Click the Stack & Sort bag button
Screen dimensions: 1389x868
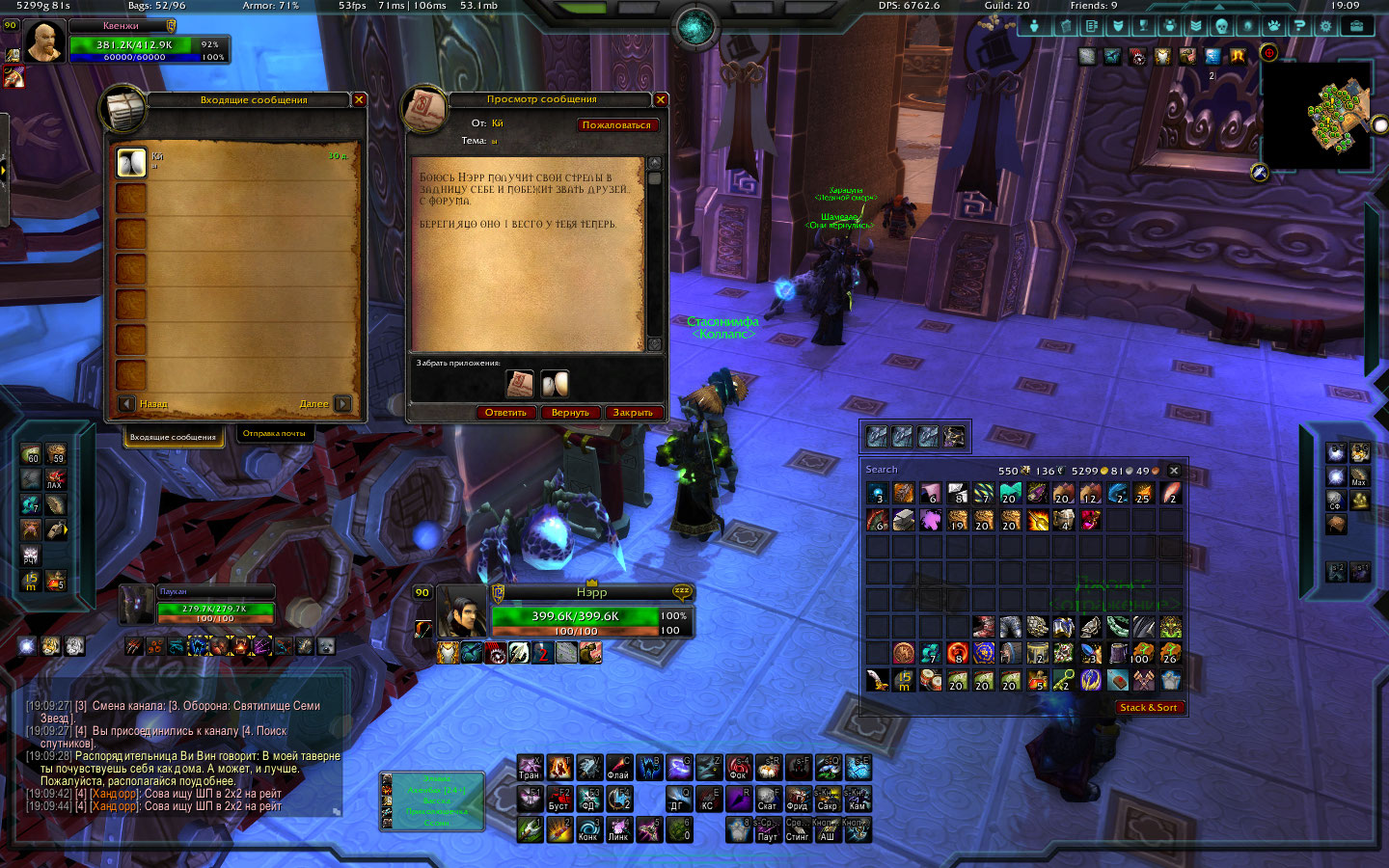[1148, 707]
